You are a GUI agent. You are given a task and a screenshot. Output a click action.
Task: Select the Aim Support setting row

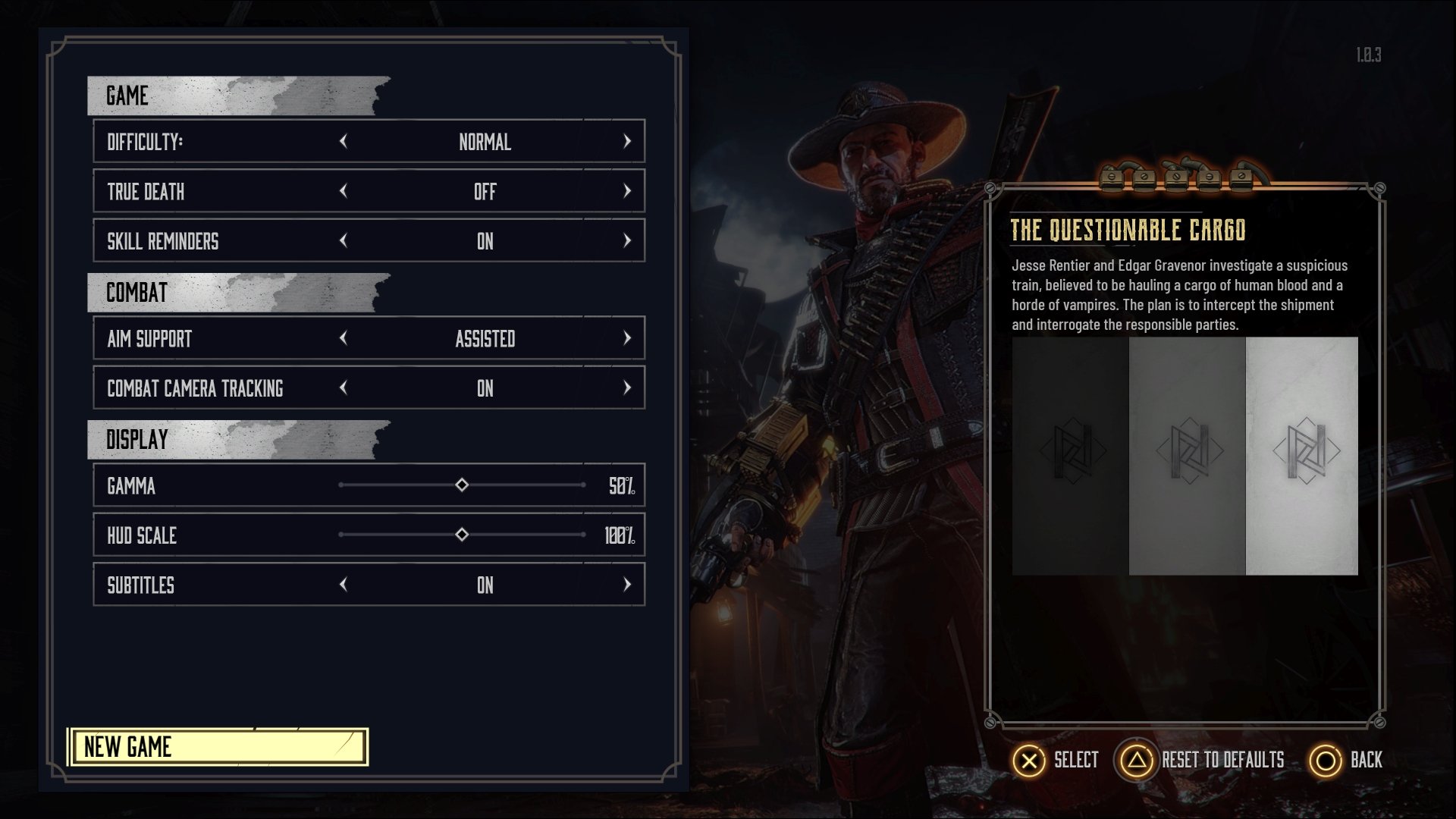[x=220, y=339]
